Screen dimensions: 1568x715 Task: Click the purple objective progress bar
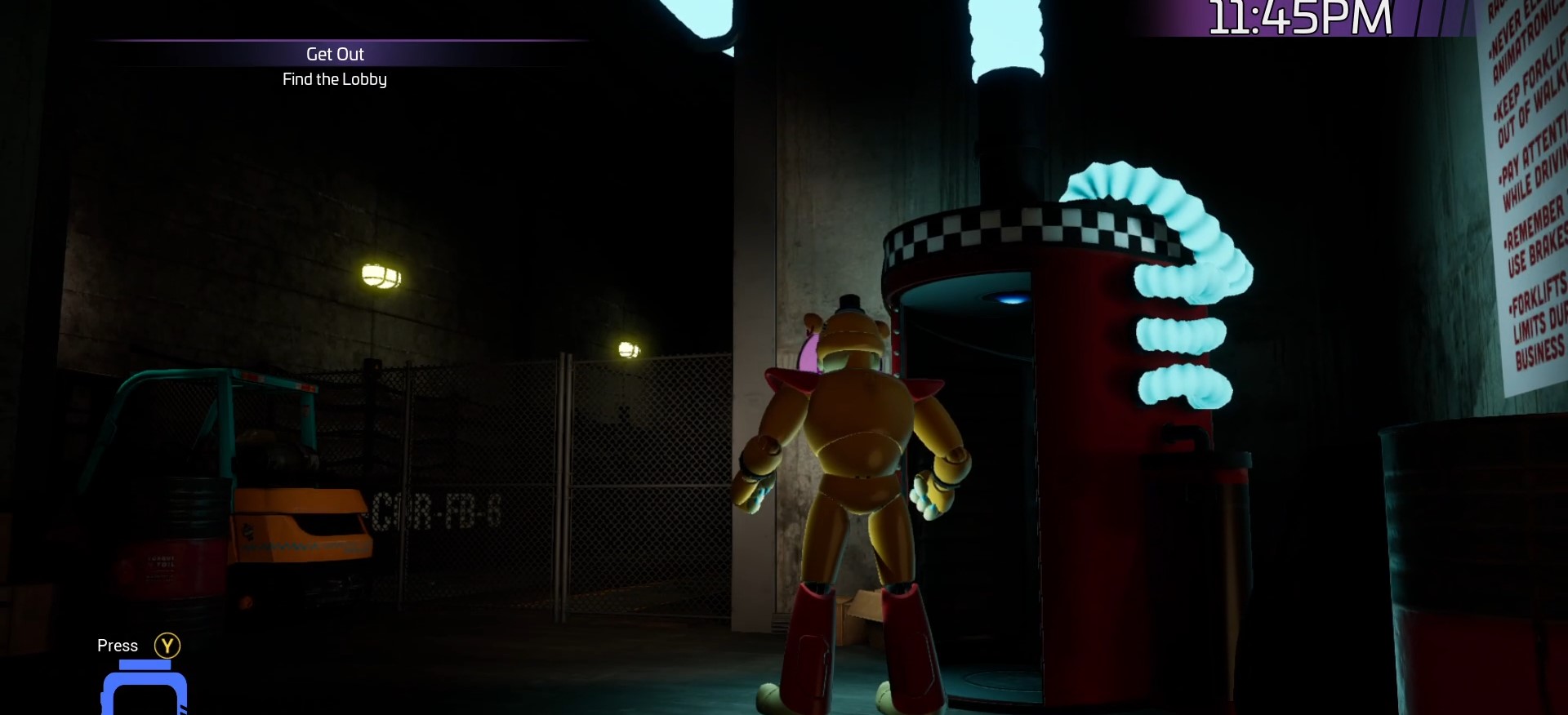(335, 41)
